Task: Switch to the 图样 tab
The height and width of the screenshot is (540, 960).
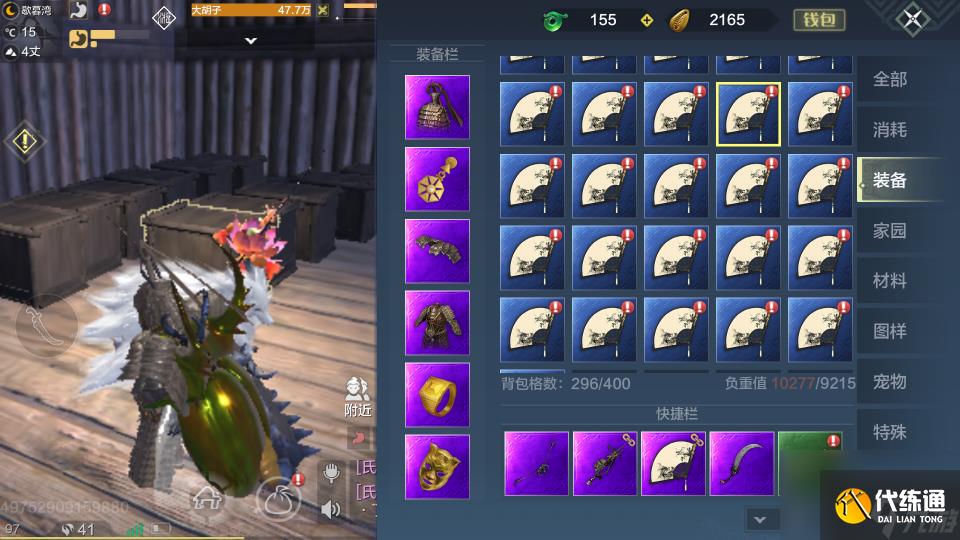Action: [889, 331]
